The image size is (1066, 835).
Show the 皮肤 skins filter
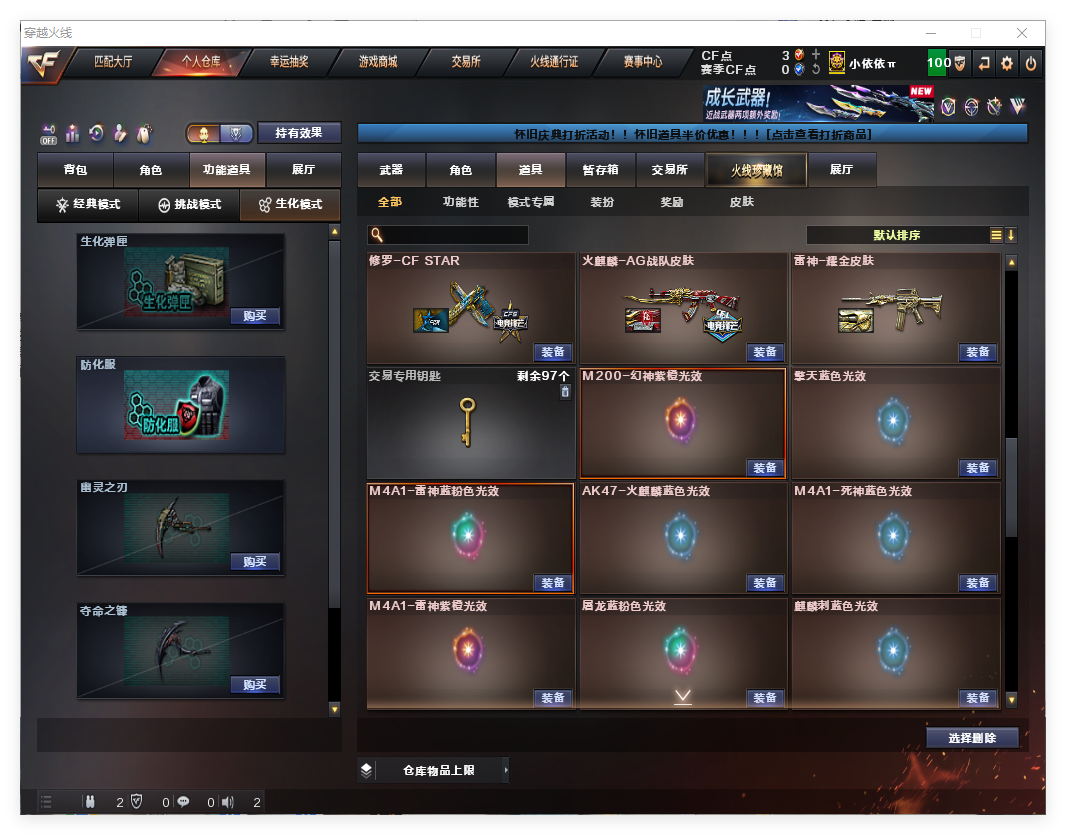741,202
